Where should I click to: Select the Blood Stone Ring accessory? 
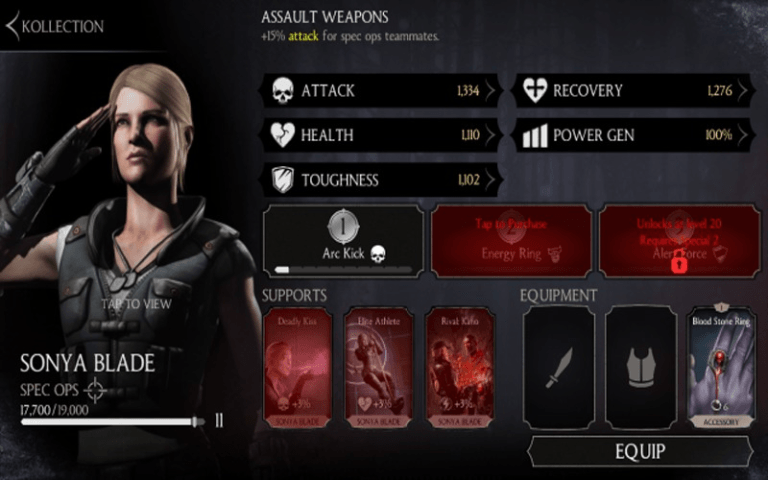pyautogui.click(x=722, y=367)
